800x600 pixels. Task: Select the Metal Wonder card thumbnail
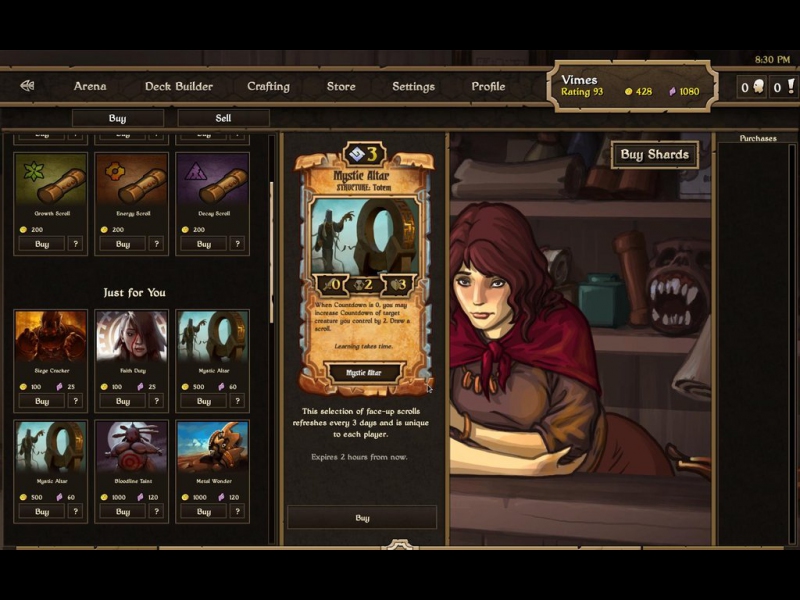click(212, 446)
